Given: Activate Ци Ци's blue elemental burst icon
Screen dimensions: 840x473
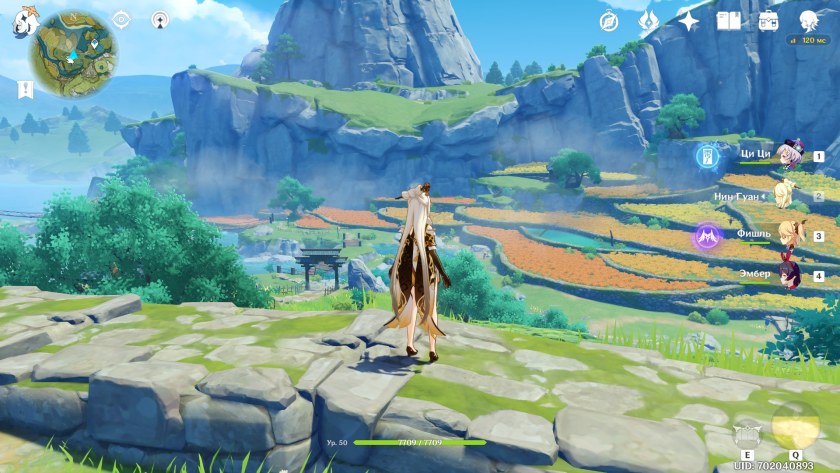Looking at the screenshot, I should point(708,156).
